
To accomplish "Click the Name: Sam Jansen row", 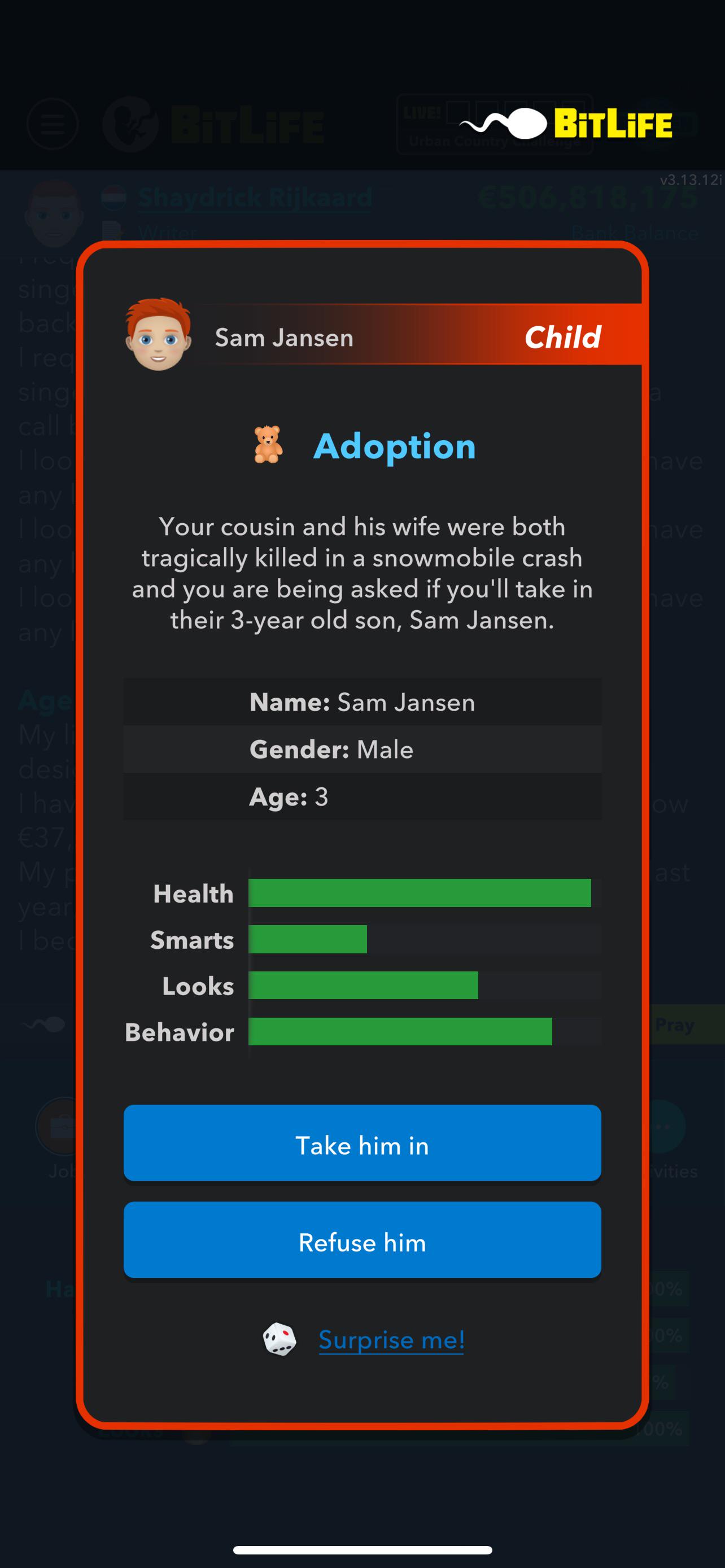I will click(x=361, y=701).
